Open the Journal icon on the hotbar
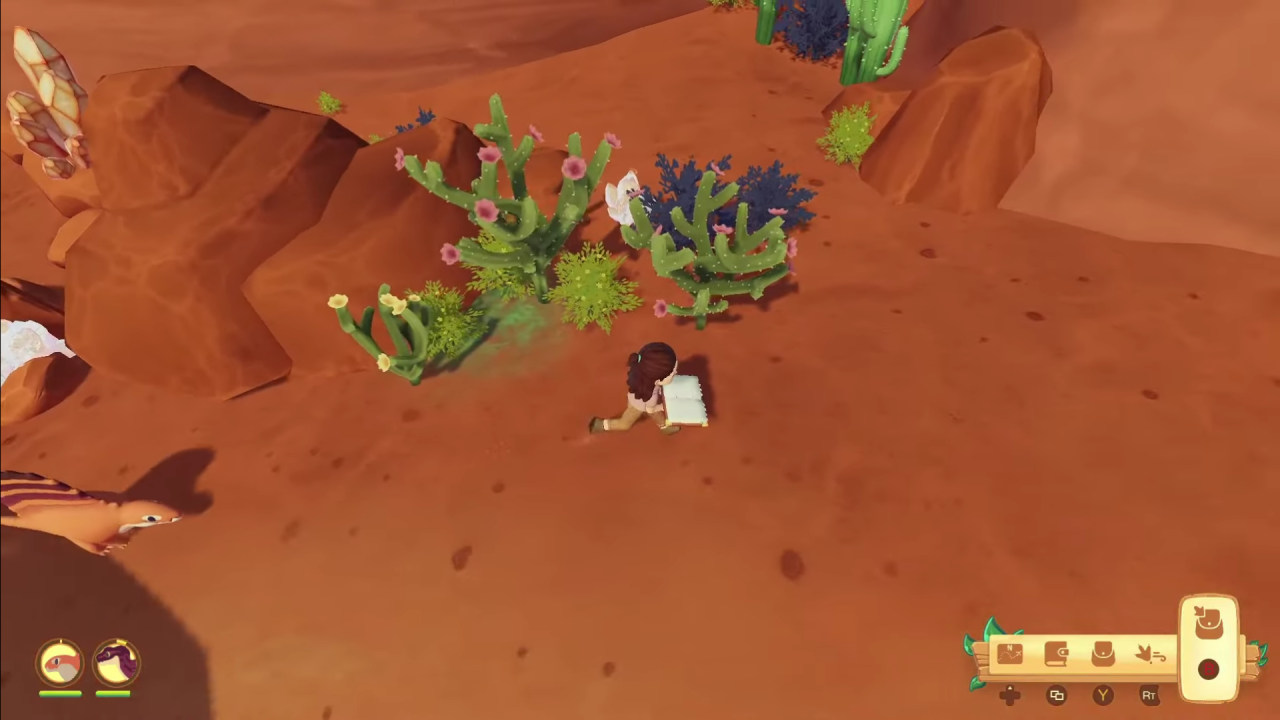Image resolution: width=1280 pixels, height=720 pixels. click(1056, 652)
